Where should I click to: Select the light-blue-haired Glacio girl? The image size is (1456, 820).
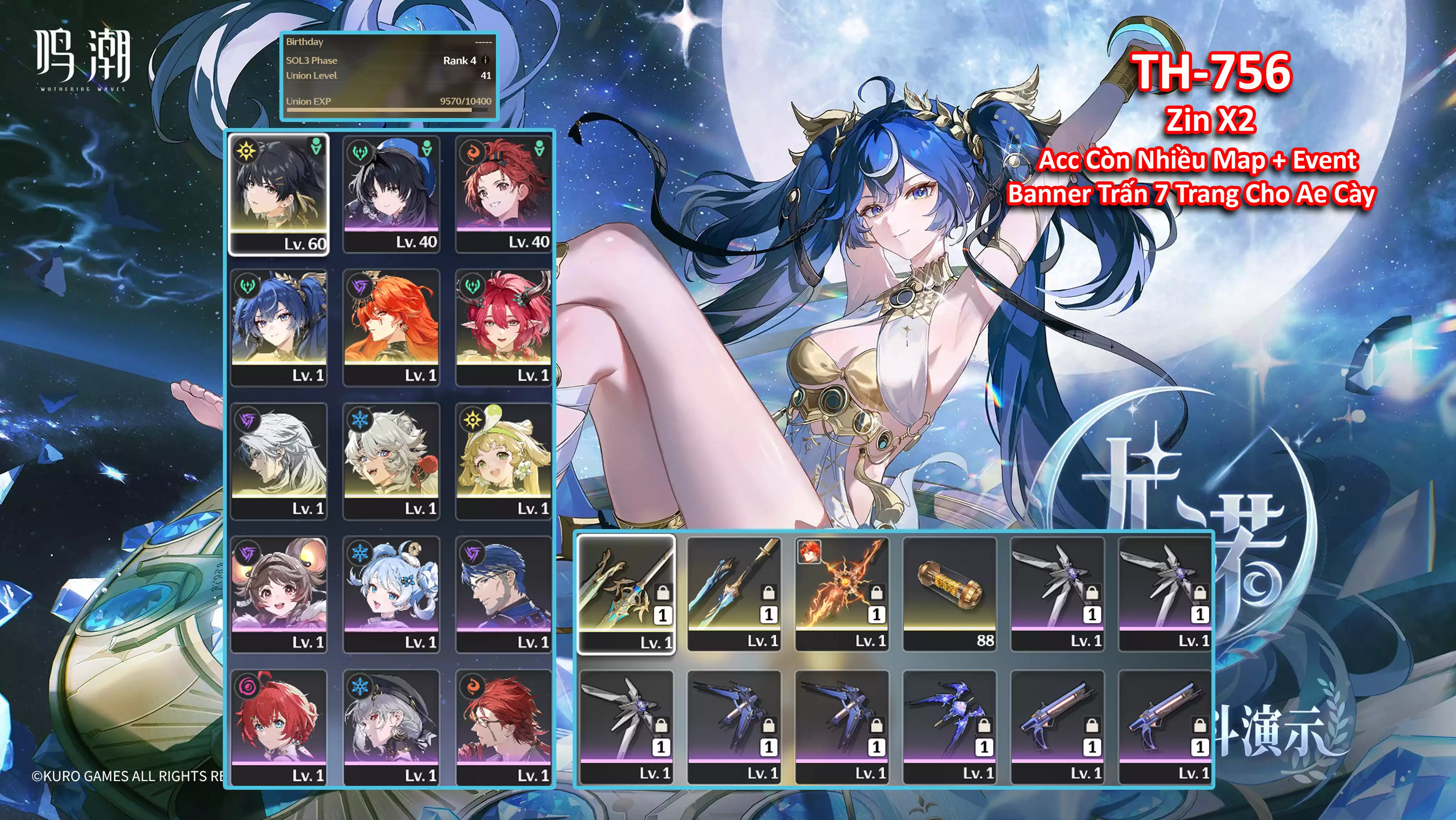[x=391, y=594]
